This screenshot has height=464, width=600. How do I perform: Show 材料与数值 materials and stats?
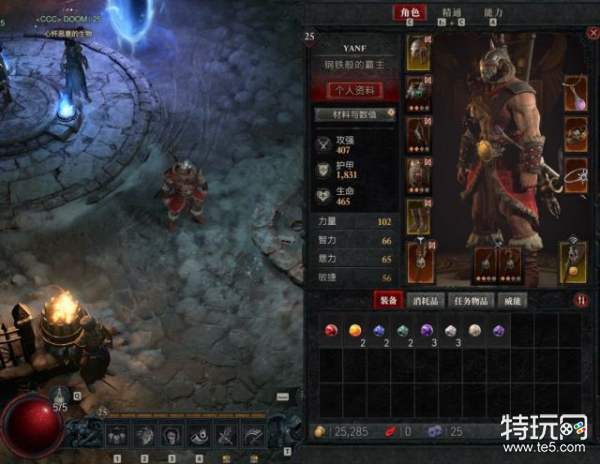click(355, 115)
